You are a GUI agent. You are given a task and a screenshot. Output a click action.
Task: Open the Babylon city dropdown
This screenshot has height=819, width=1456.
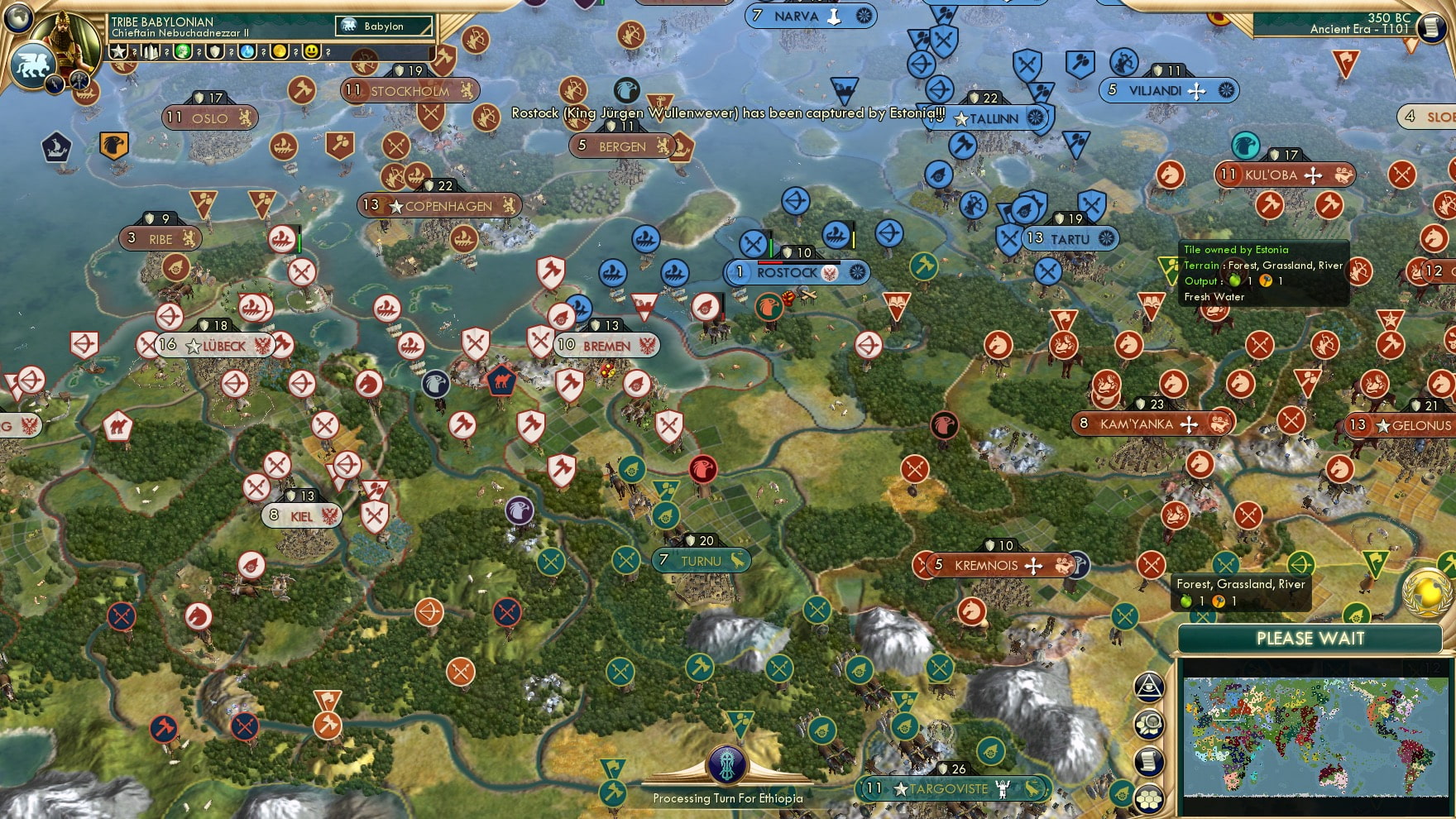click(x=385, y=26)
